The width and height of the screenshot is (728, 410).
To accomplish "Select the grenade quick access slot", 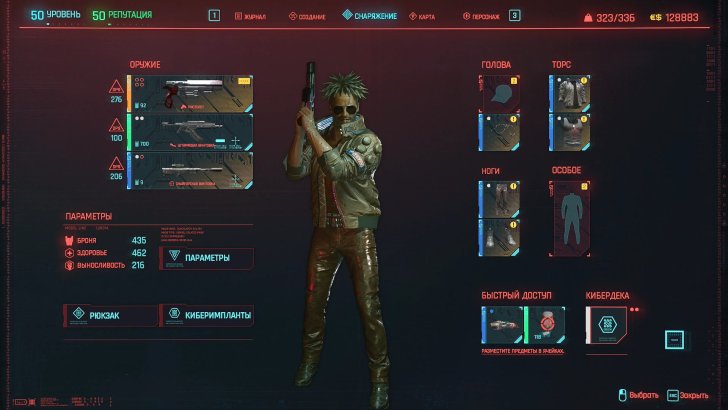I will (544, 325).
